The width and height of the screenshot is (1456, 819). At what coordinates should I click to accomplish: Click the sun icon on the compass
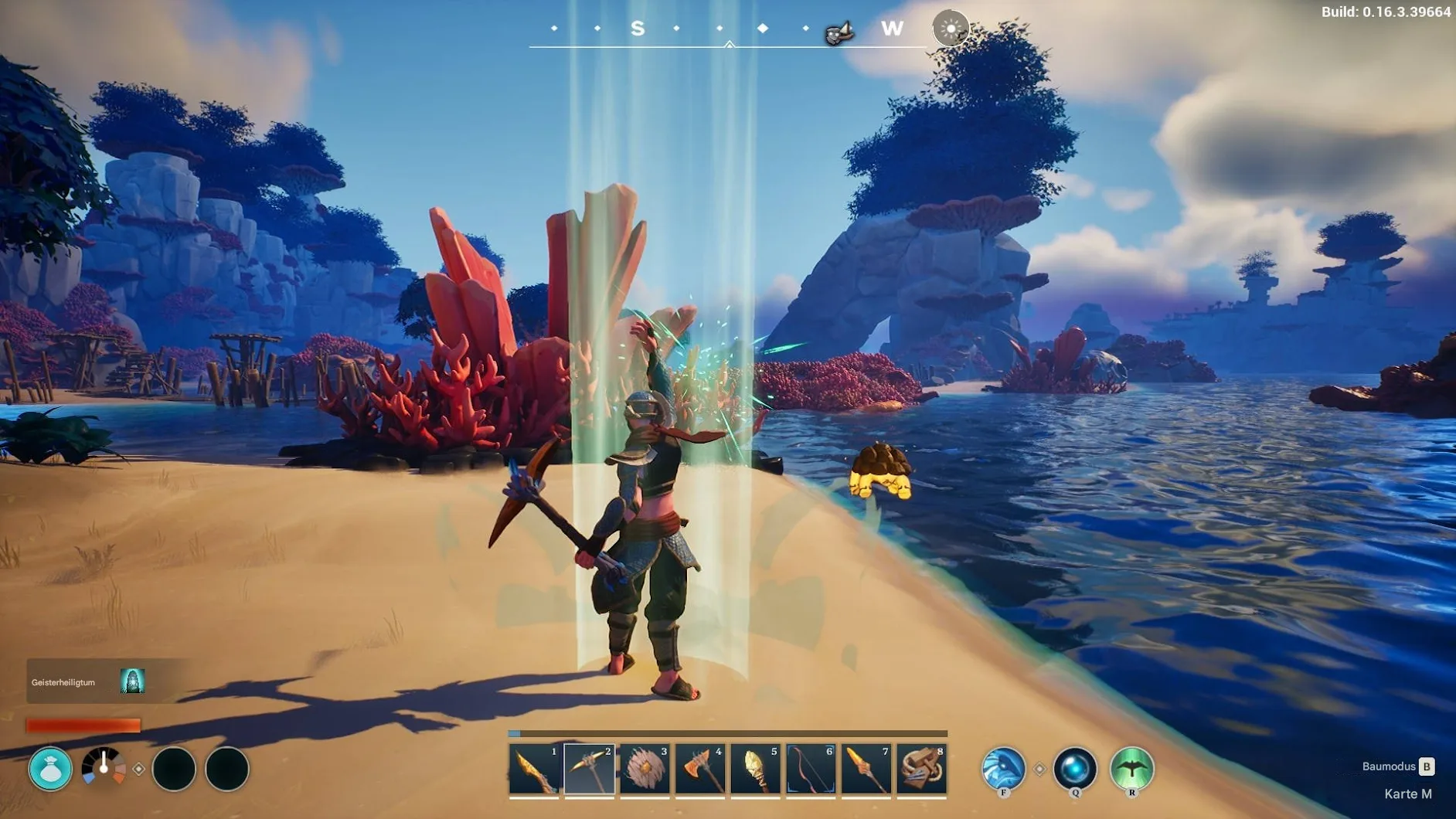tap(951, 29)
